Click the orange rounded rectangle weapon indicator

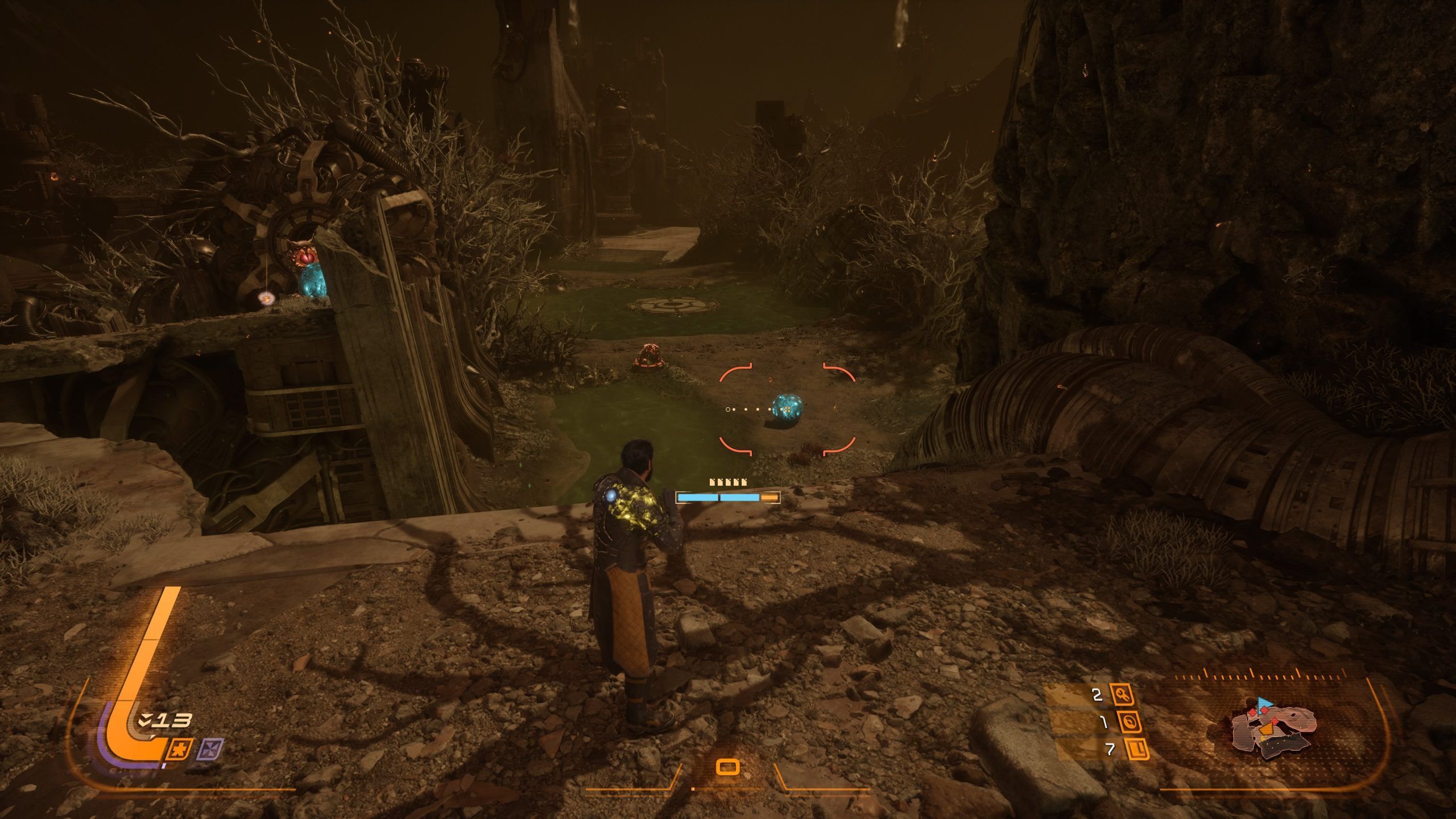[728, 767]
